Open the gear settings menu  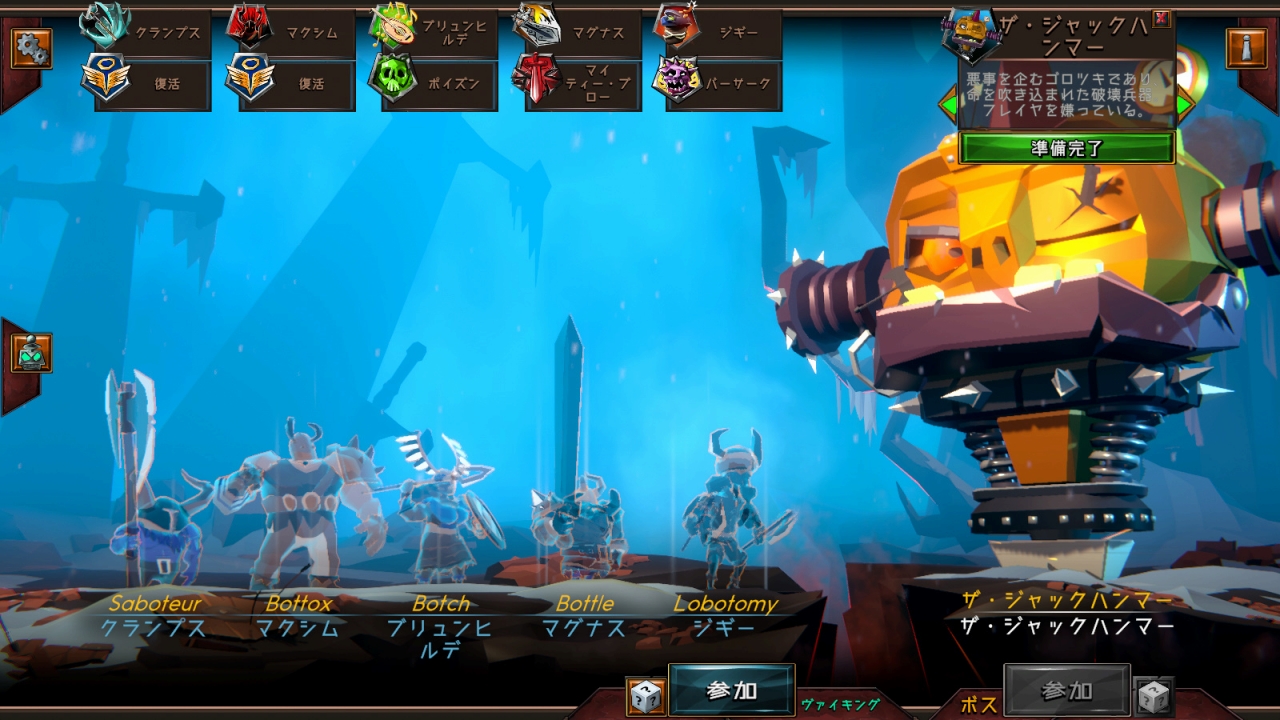(x=31, y=48)
